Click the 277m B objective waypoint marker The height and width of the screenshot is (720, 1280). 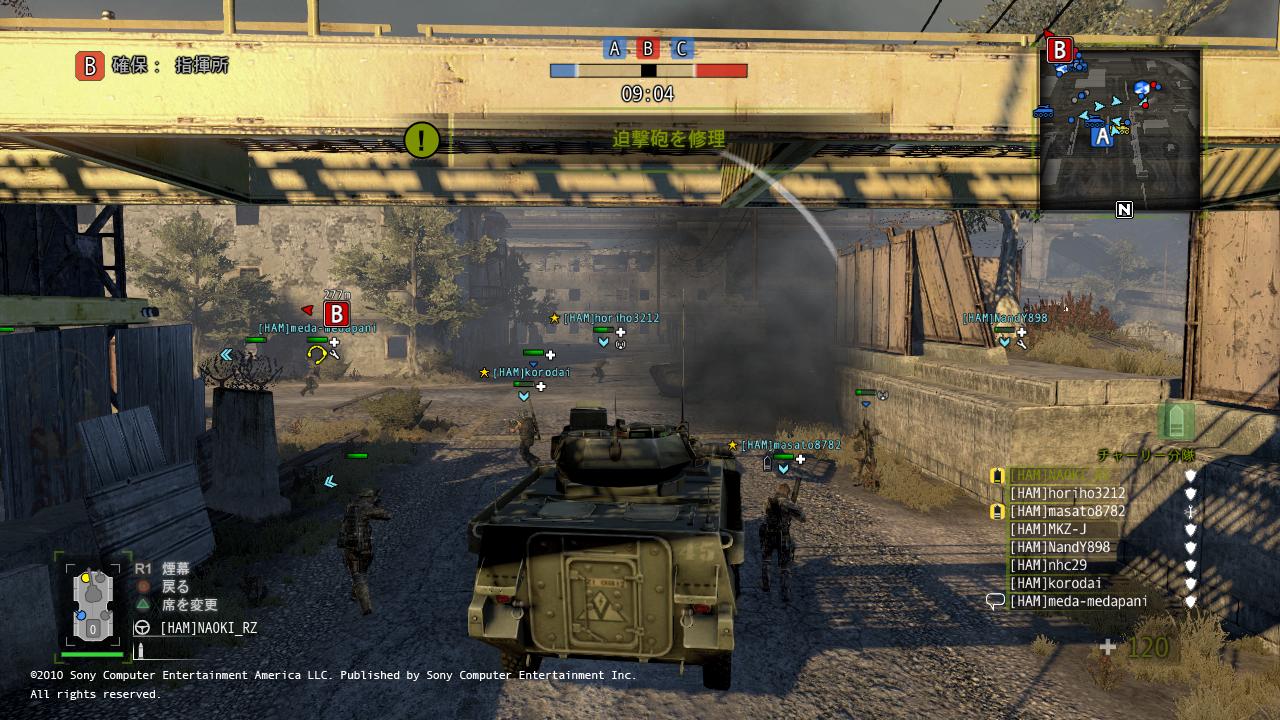coord(335,313)
